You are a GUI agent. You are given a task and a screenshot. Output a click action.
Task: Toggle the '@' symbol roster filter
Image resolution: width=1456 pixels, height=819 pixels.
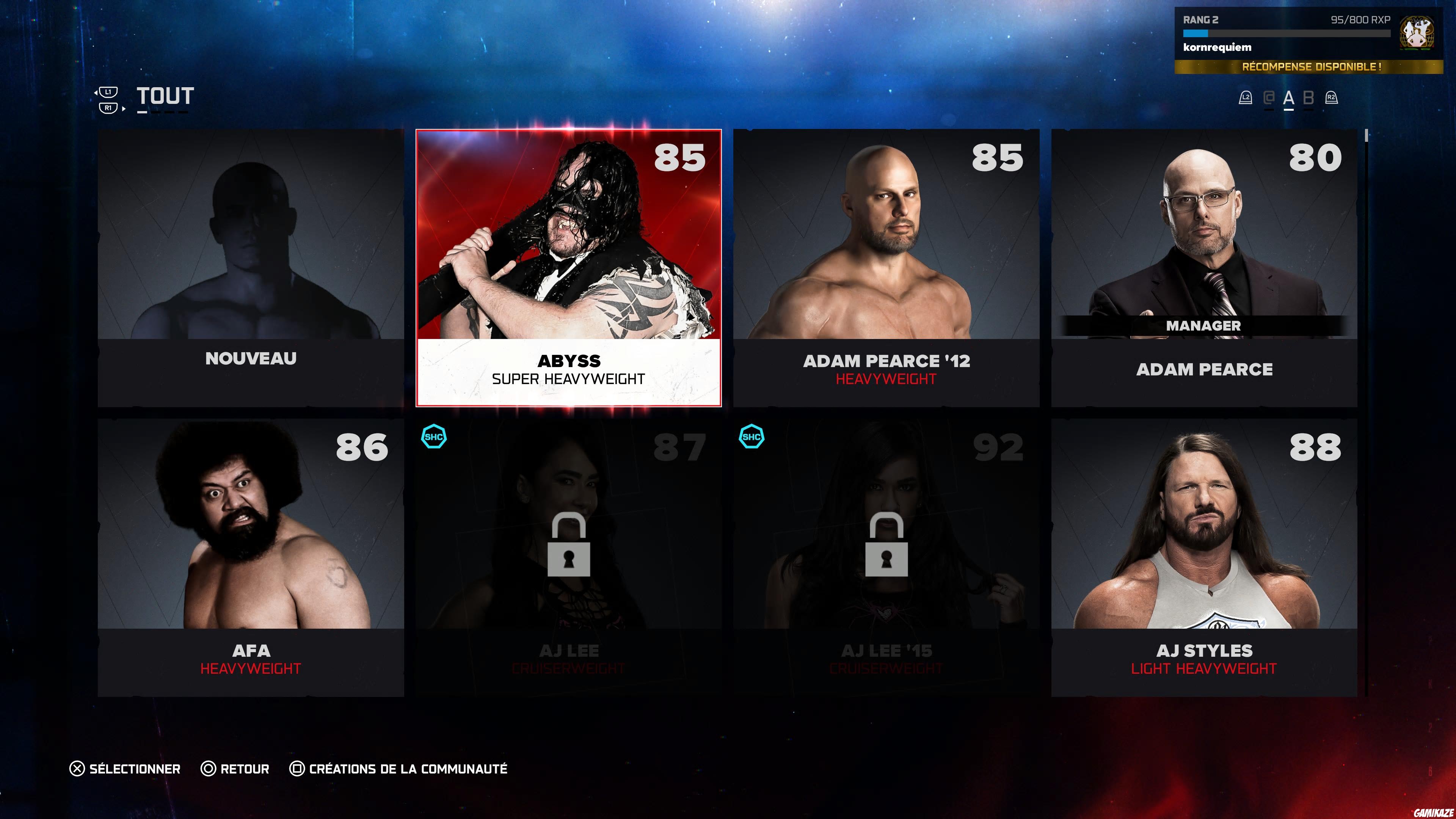1269,98
